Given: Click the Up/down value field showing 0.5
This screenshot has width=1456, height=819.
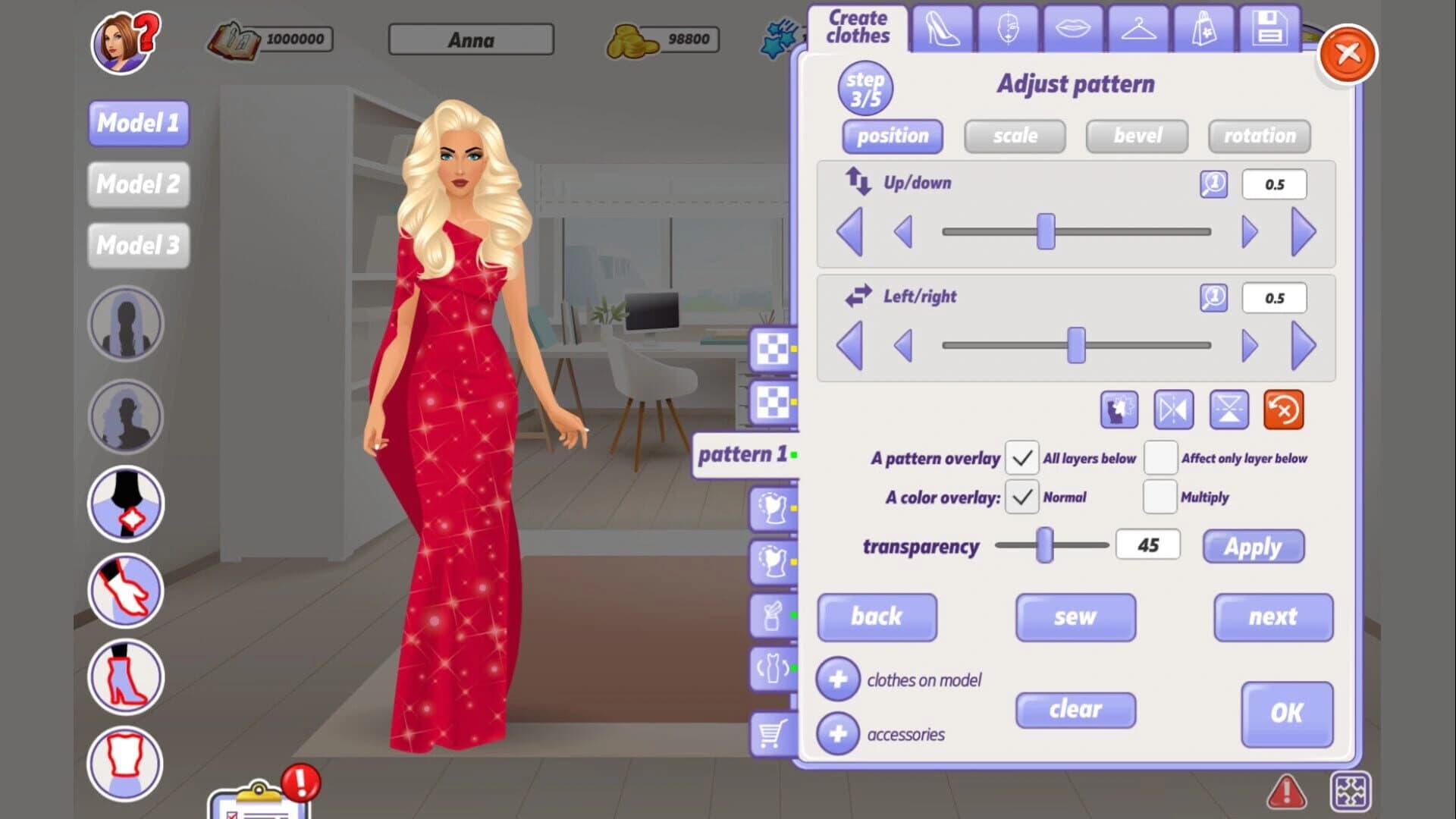Looking at the screenshot, I should (x=1274, y=184).
